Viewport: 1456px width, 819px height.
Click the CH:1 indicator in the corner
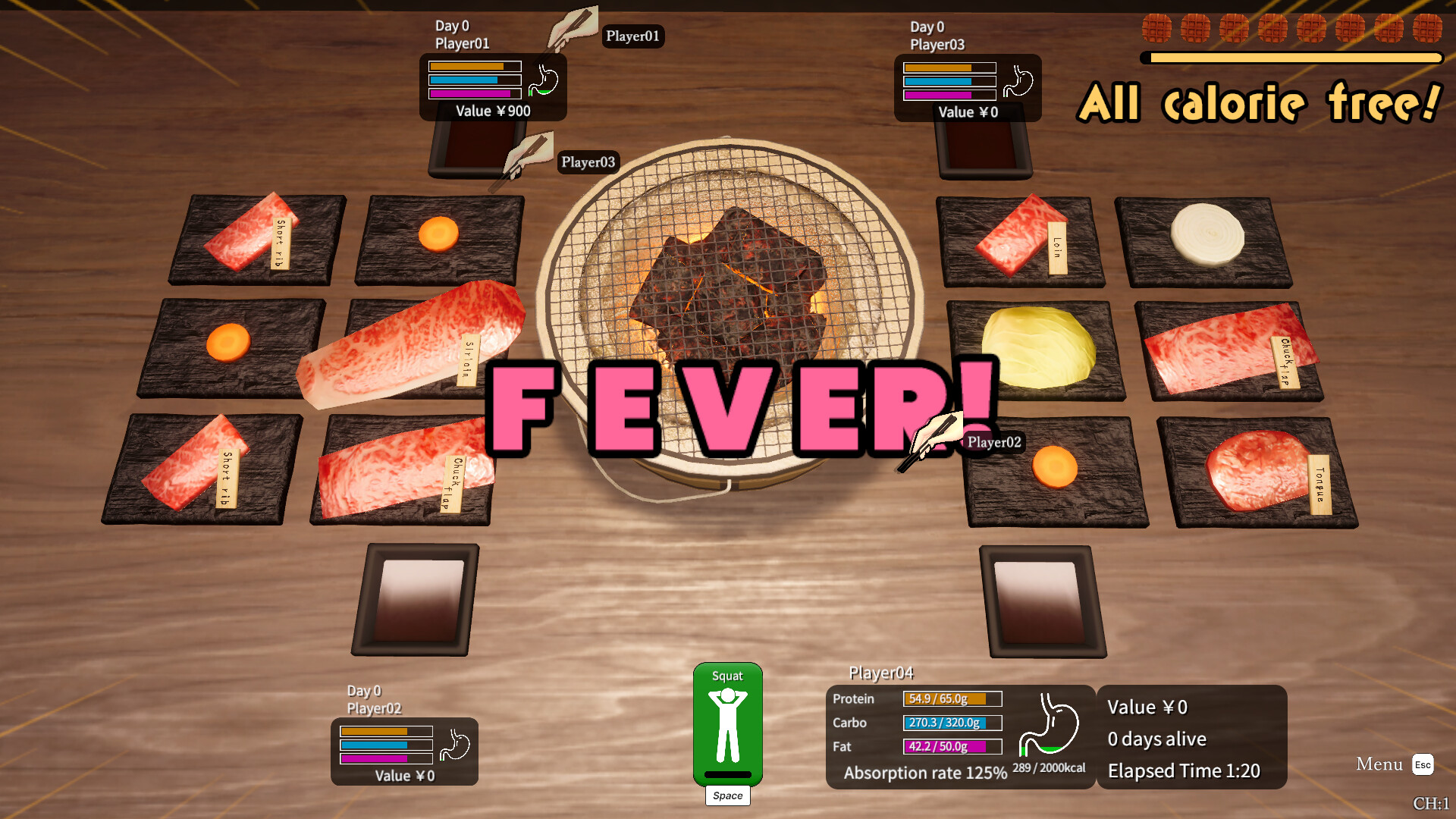[1433, 802]
